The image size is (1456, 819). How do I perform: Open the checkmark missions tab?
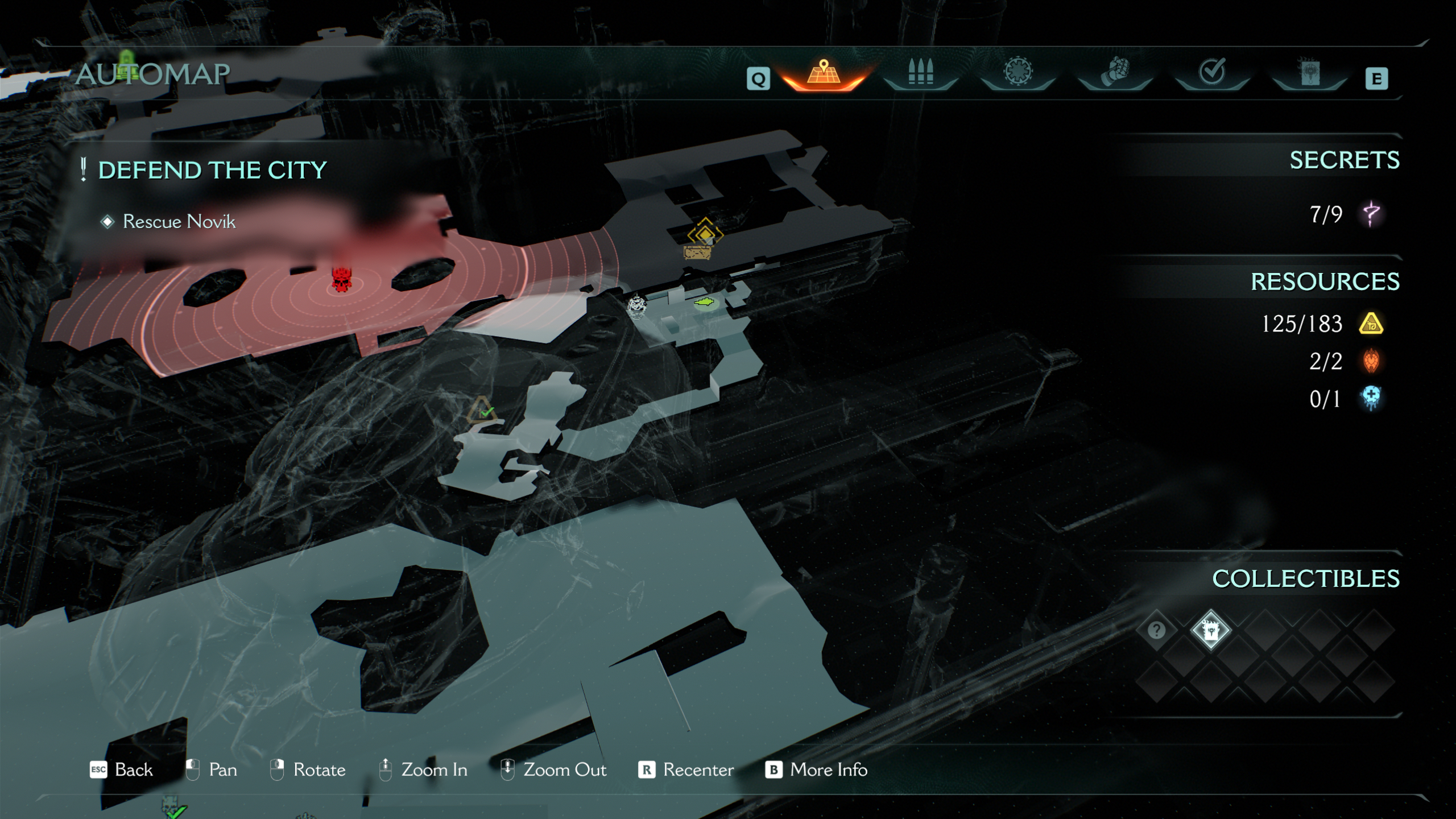(x=1211, y=73)
